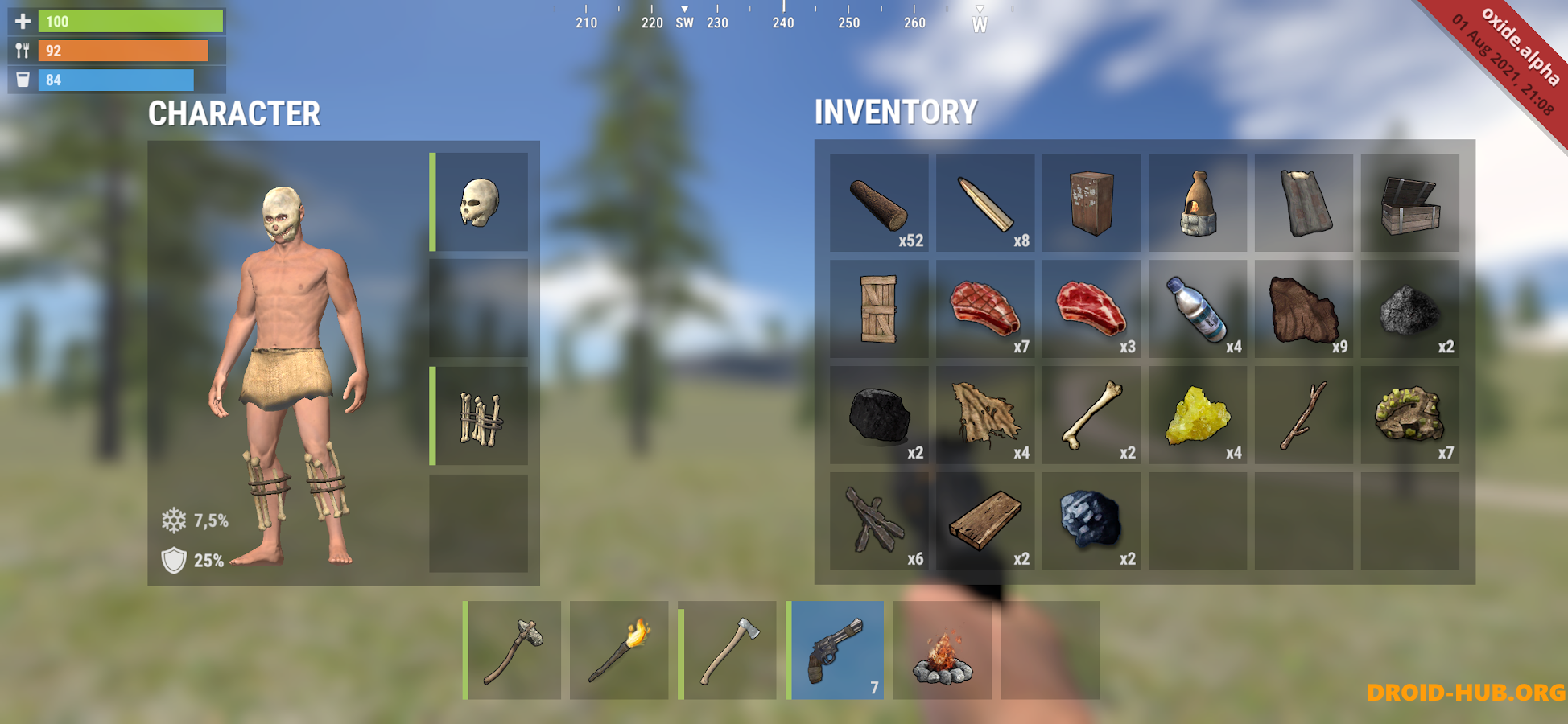Choose the furnace item in inventory
The image size is (1568, 724).
(1198, 204)
